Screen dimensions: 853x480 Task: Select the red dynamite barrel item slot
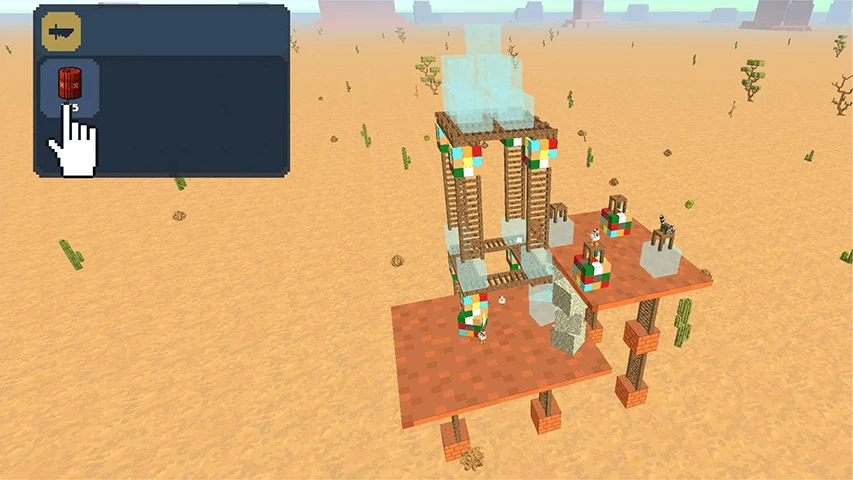coord(69,83)
